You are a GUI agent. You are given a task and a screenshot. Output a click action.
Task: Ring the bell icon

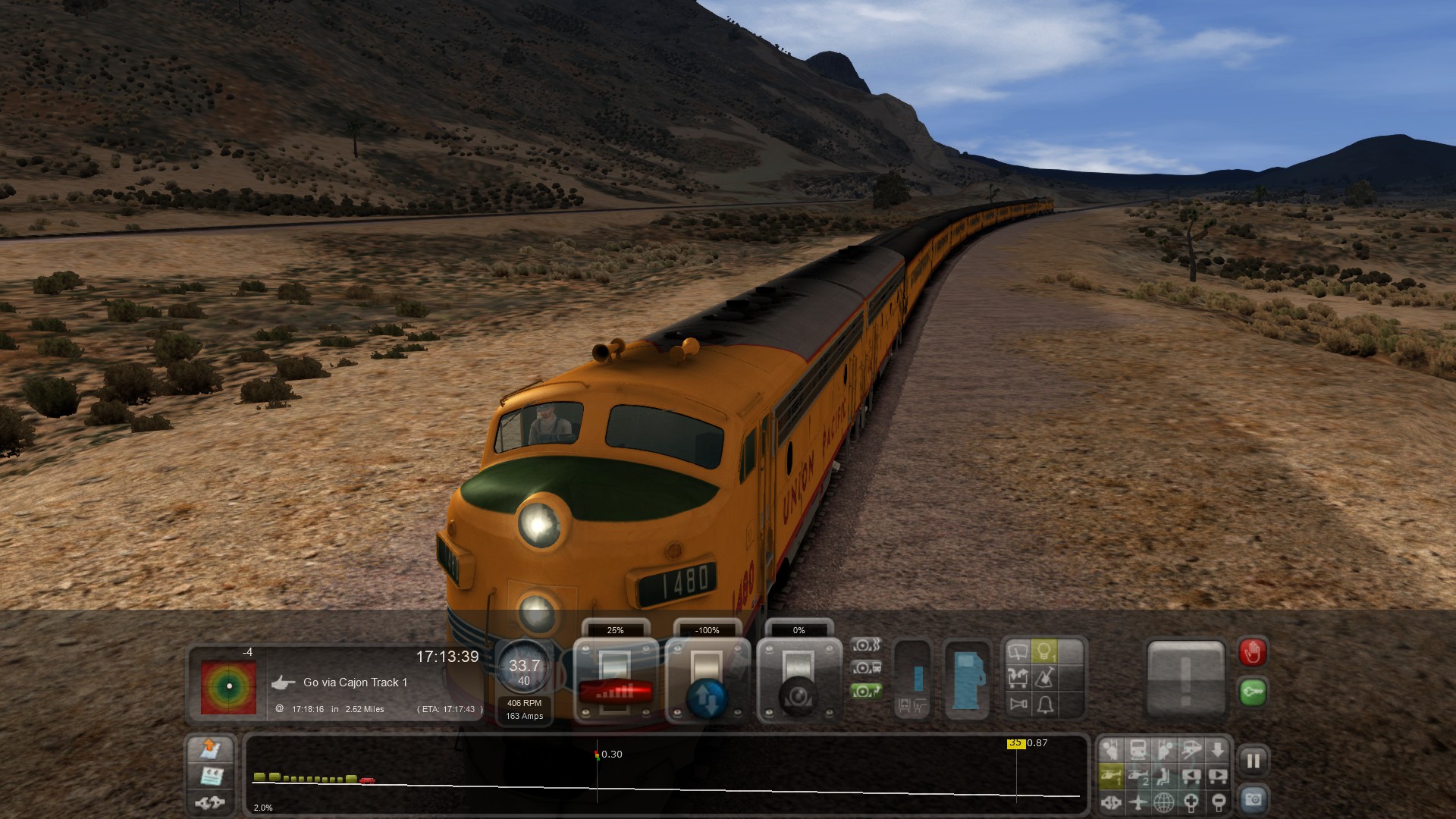(1044, 704)
